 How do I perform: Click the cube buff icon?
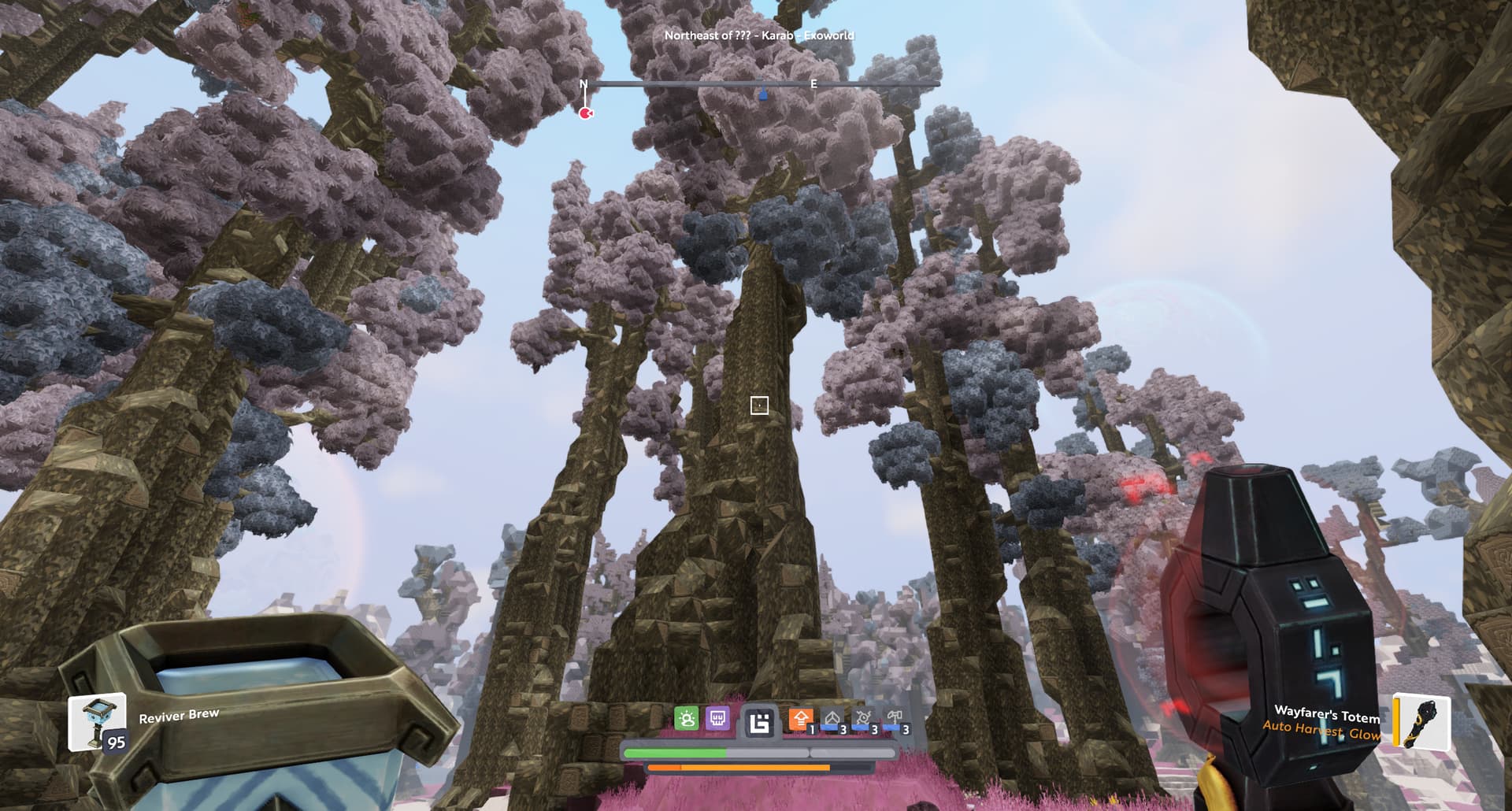832,719
